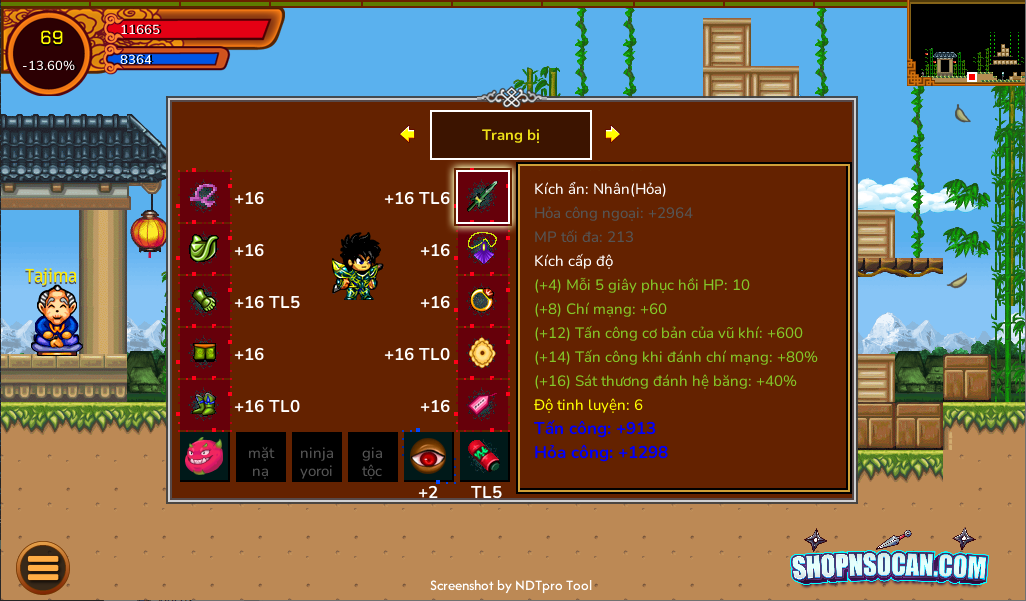
Task: Select the purple necklace slot
Action: point(483,249)
